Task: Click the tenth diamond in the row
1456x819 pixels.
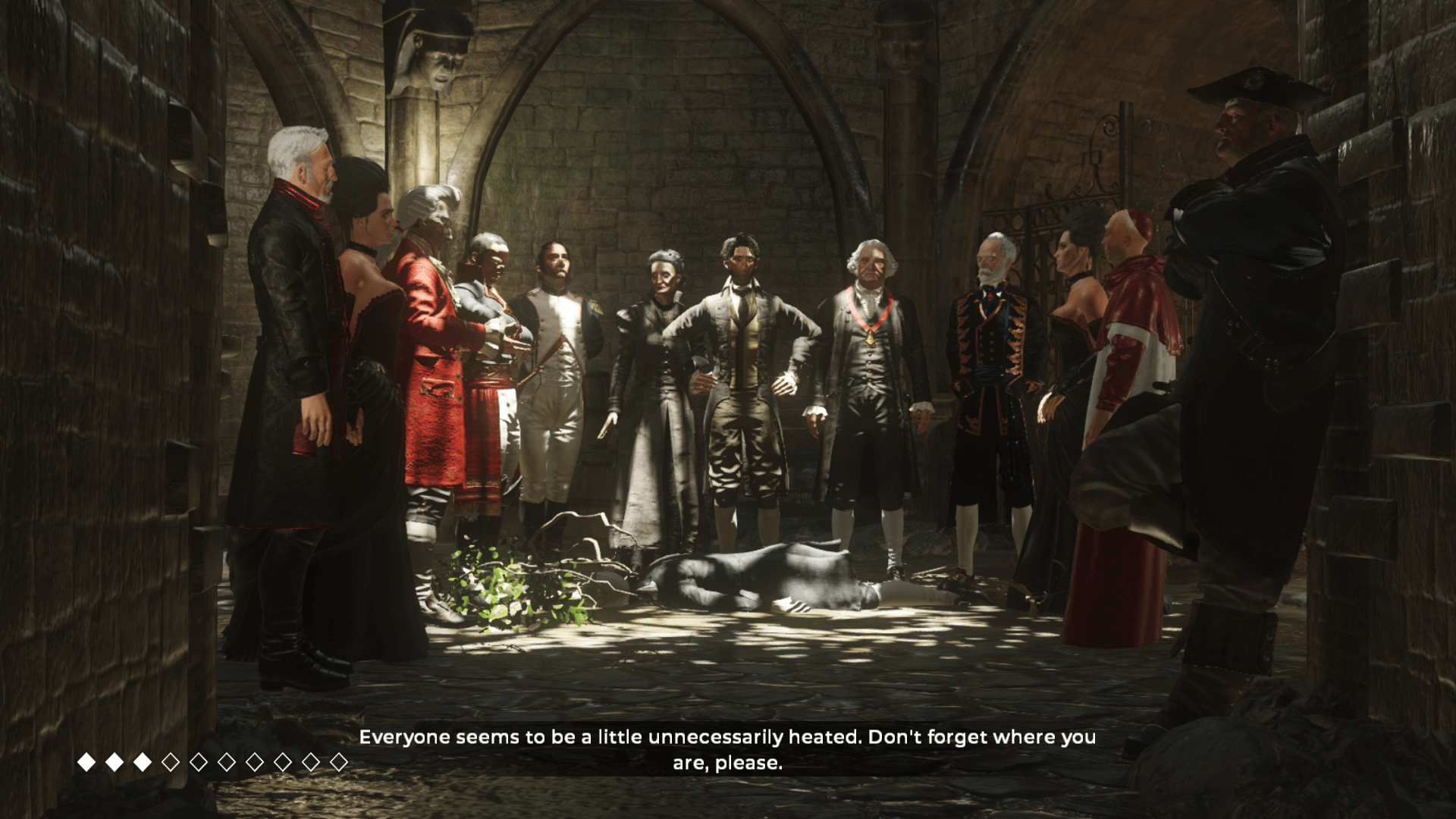Action: (339, 759)
